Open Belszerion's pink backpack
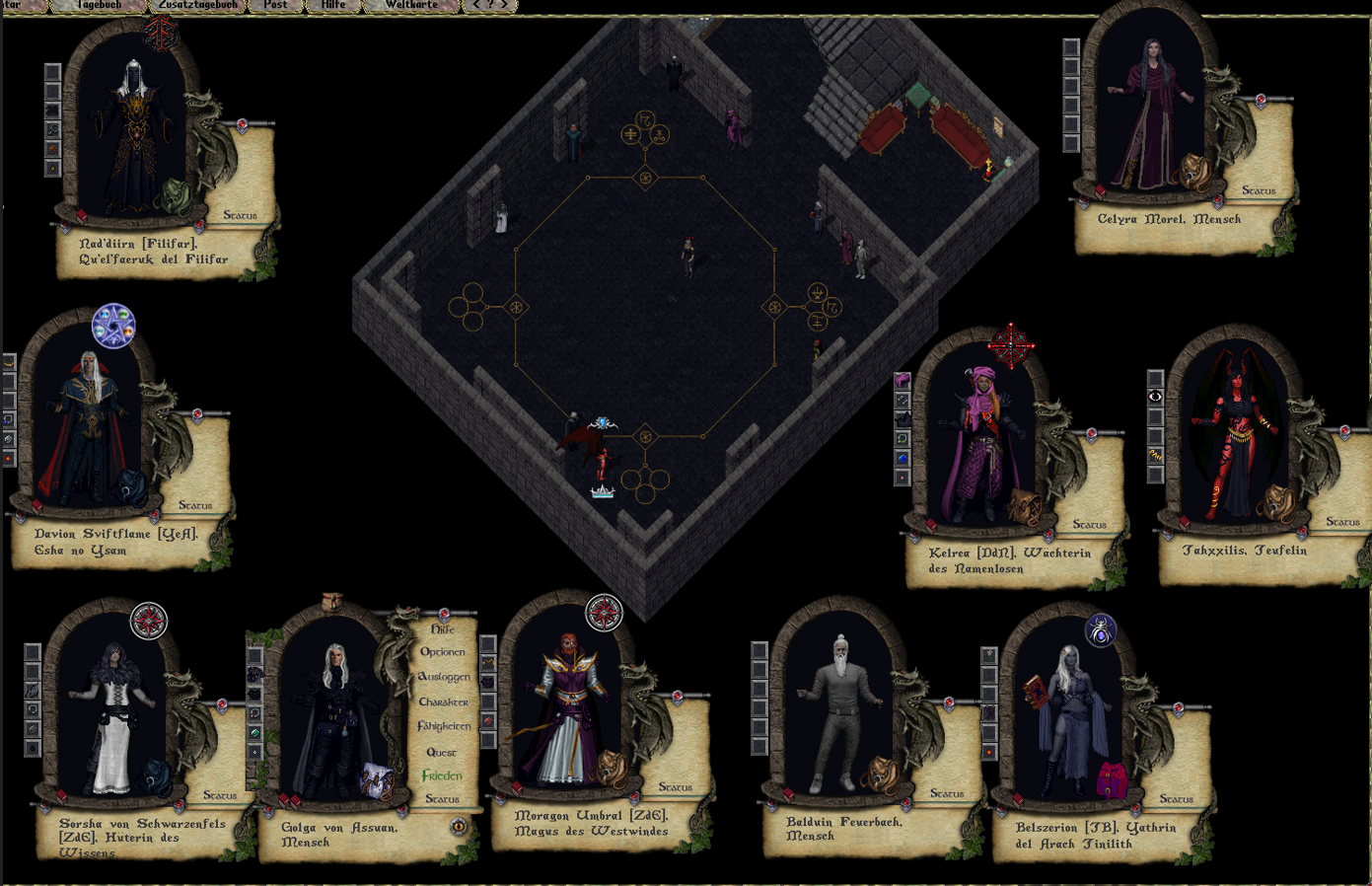This screenshot has height=886, width=1372. [x=1112, y=778]
